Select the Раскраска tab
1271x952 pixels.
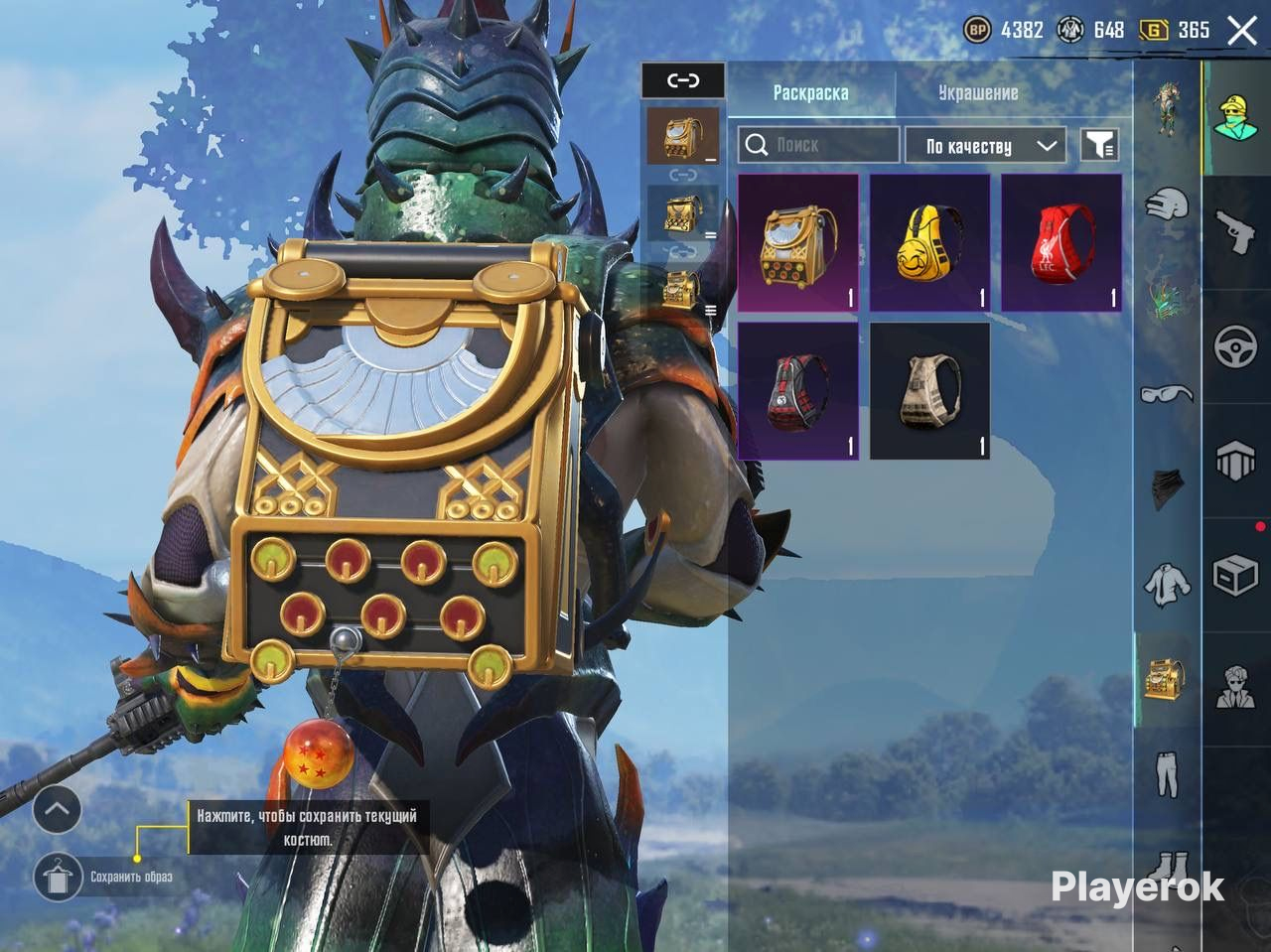coord(810,93)
